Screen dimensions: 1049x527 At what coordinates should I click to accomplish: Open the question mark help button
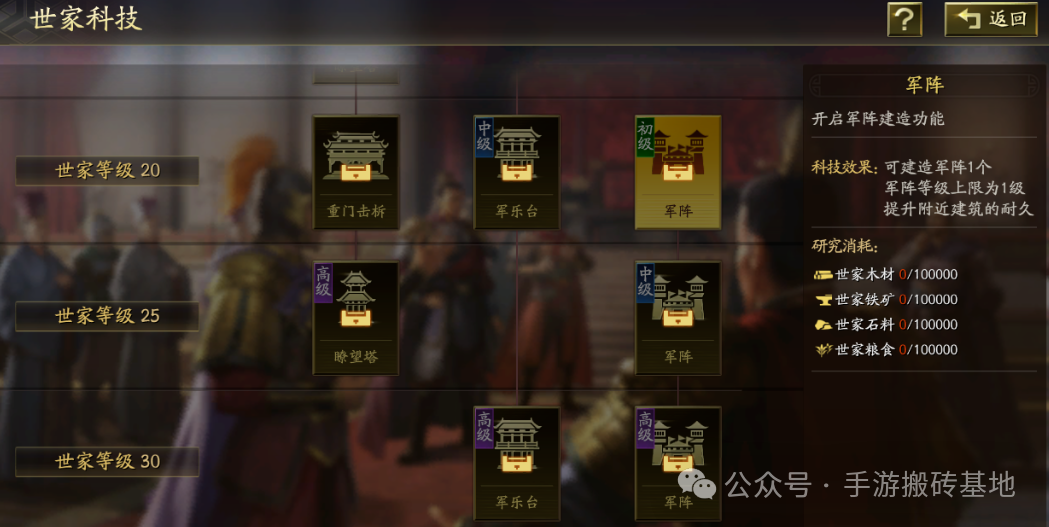coord(904,19)
